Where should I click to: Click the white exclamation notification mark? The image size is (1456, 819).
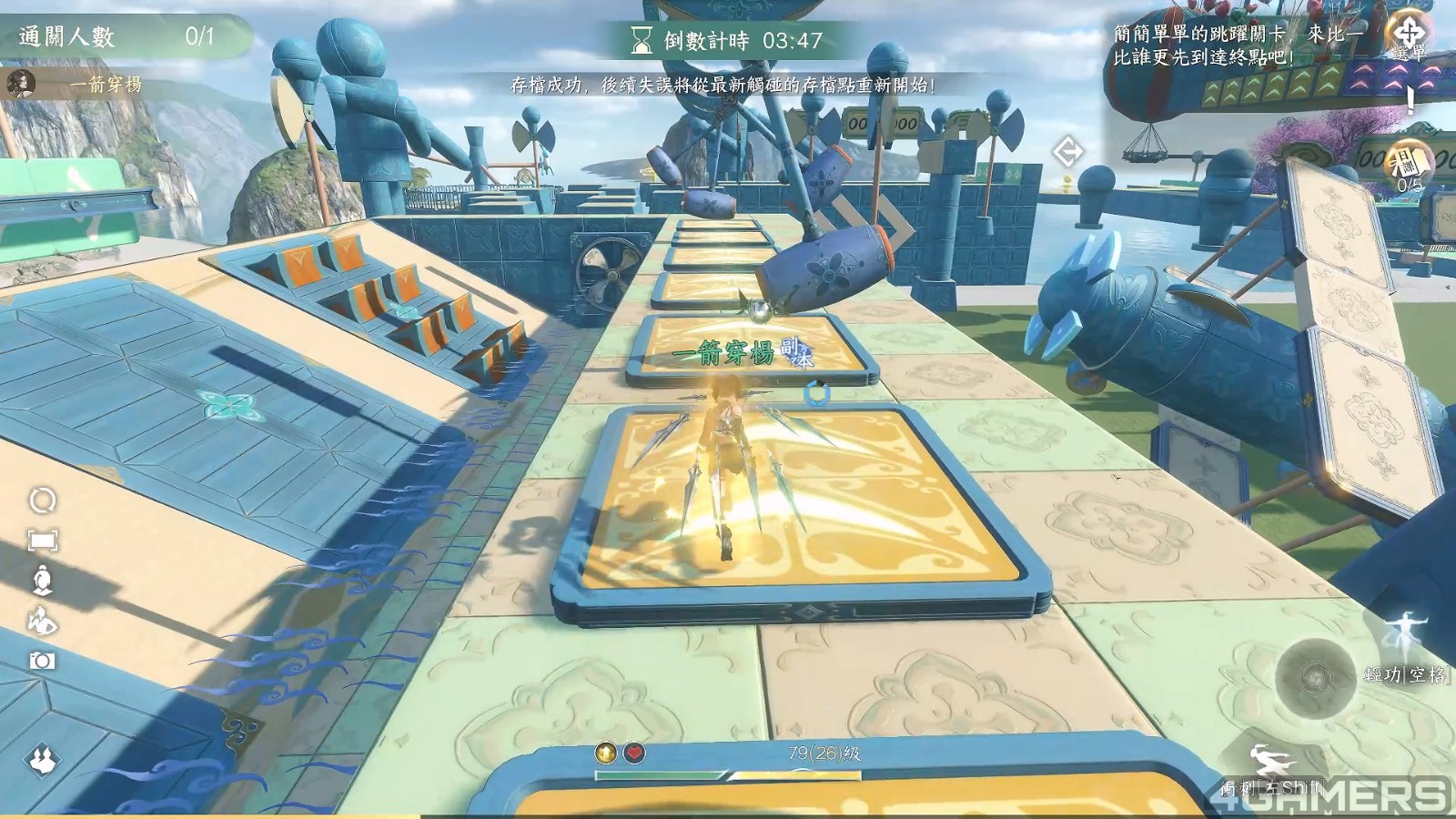[x=1410, y=98]
